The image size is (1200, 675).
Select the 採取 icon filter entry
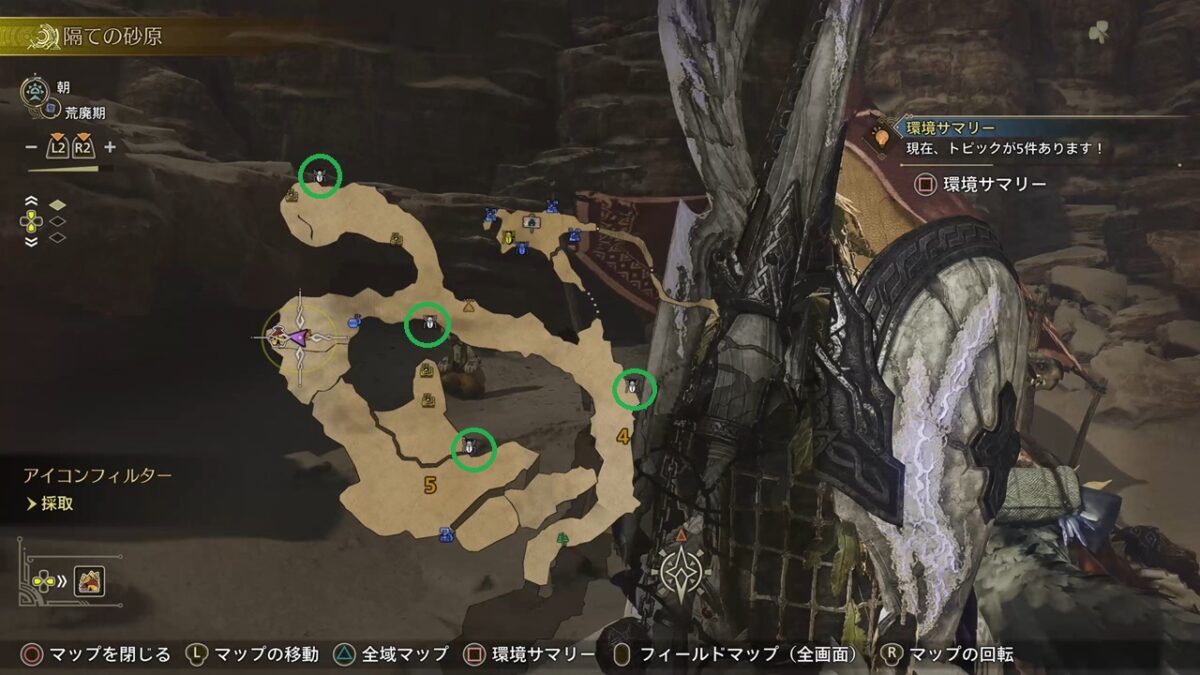click(57, 504)
